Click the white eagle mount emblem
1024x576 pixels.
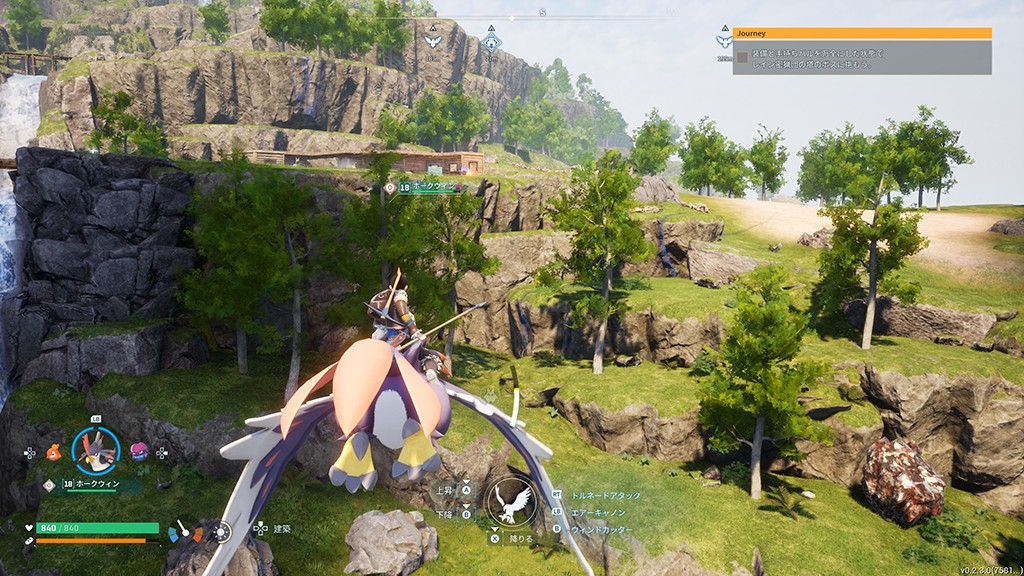click(x=509, y=500)
